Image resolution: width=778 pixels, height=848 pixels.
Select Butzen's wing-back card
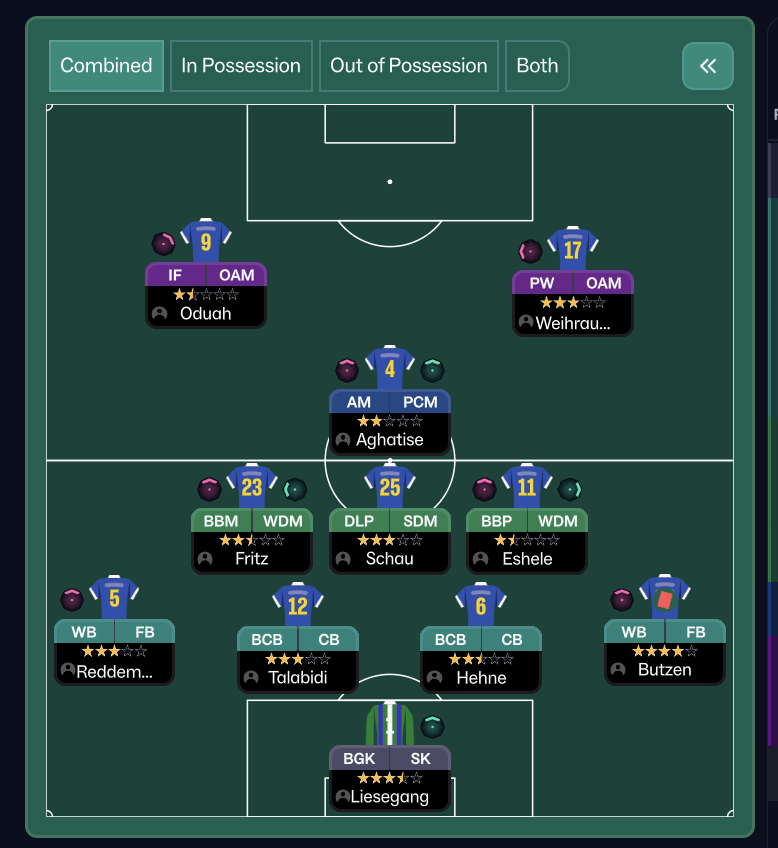coord(665,651)
